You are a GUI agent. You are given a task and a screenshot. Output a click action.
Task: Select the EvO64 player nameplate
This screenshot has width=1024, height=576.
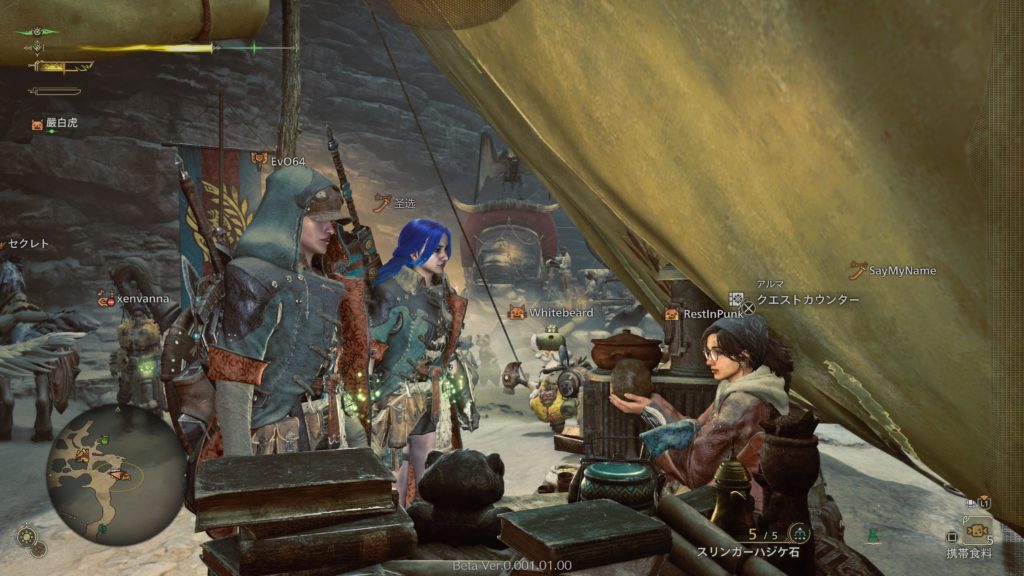point(287,160)
